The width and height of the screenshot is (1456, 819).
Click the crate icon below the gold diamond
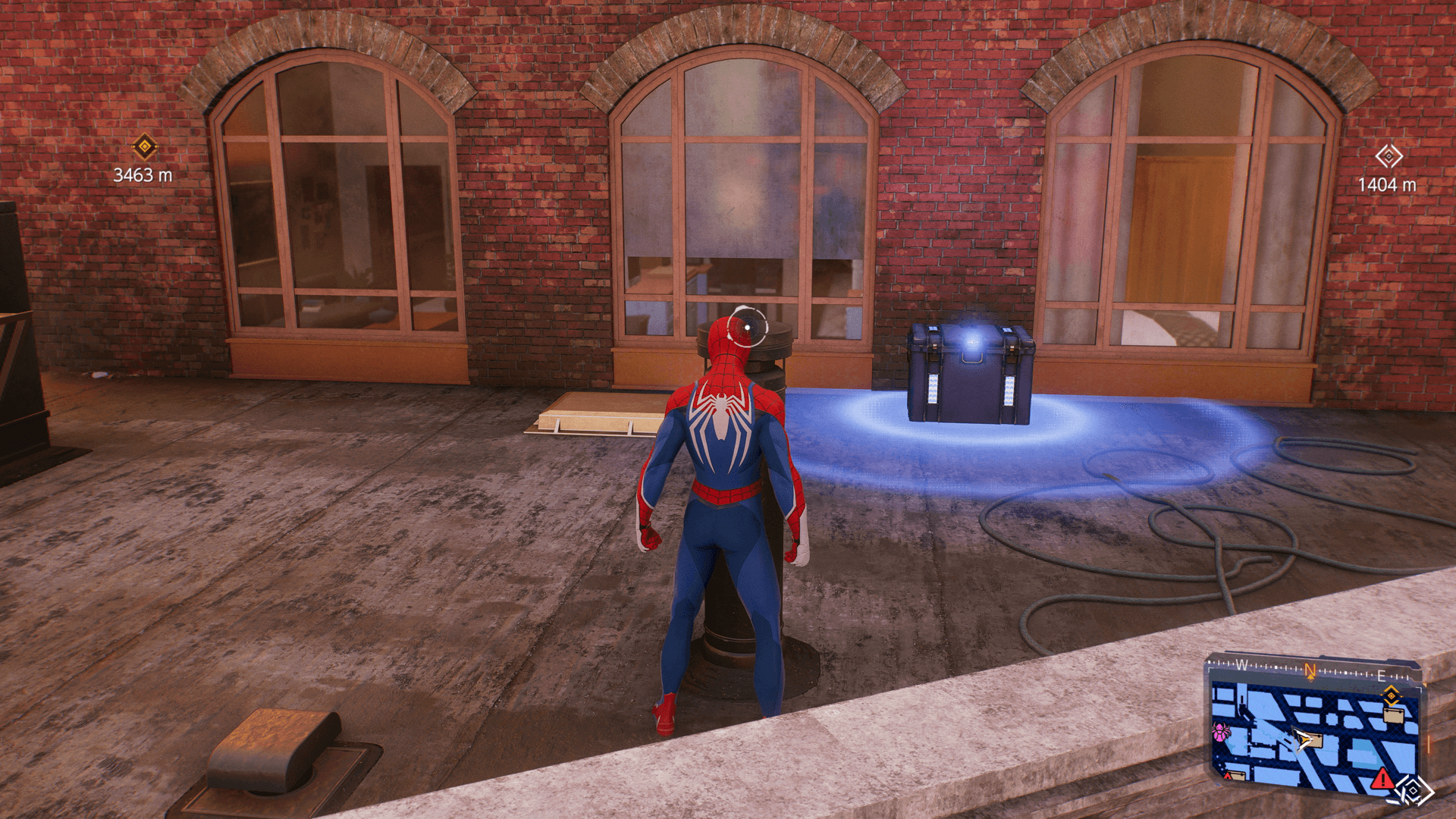[1393, 714]
